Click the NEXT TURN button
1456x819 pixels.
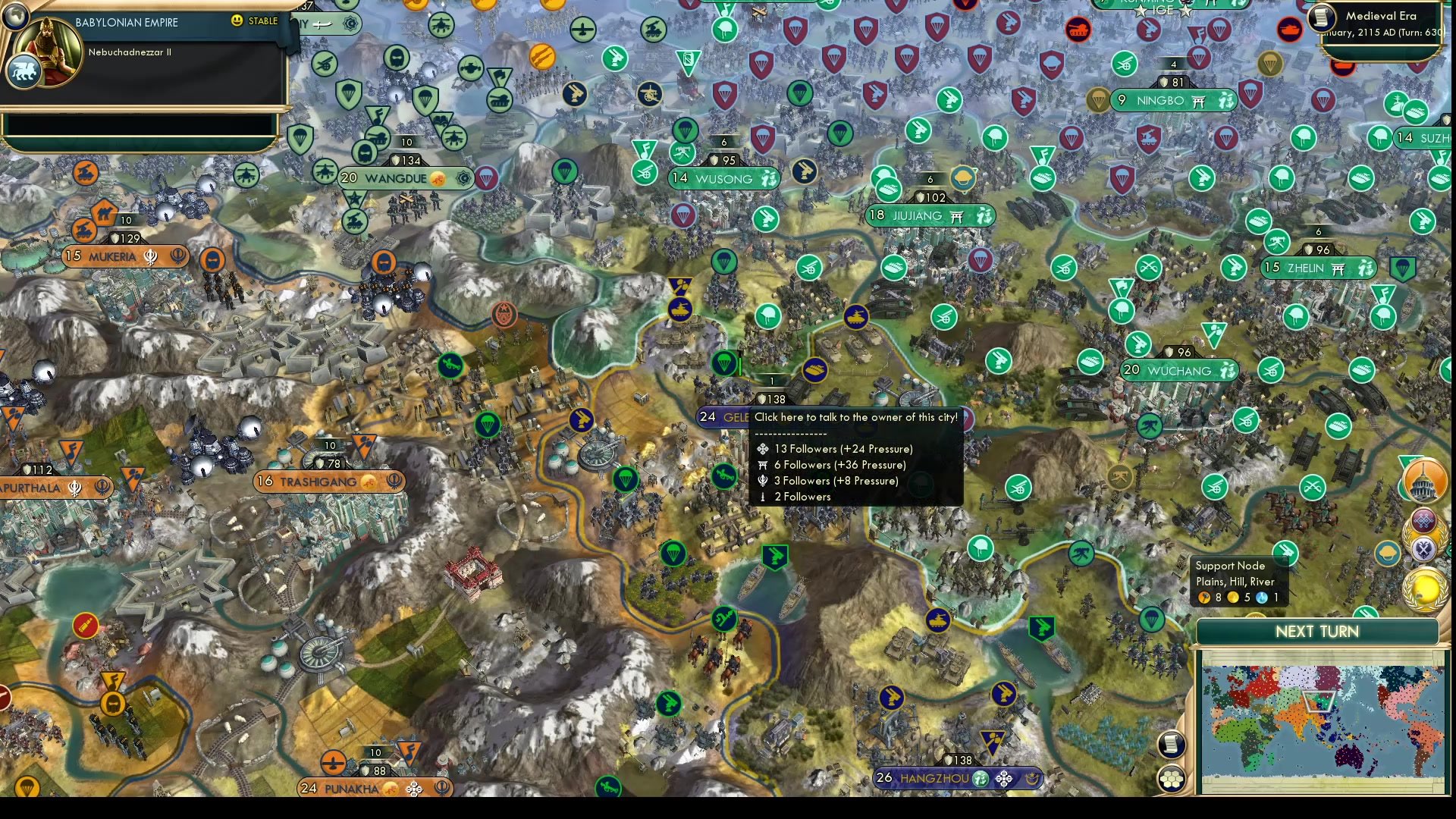(1316, 632)
